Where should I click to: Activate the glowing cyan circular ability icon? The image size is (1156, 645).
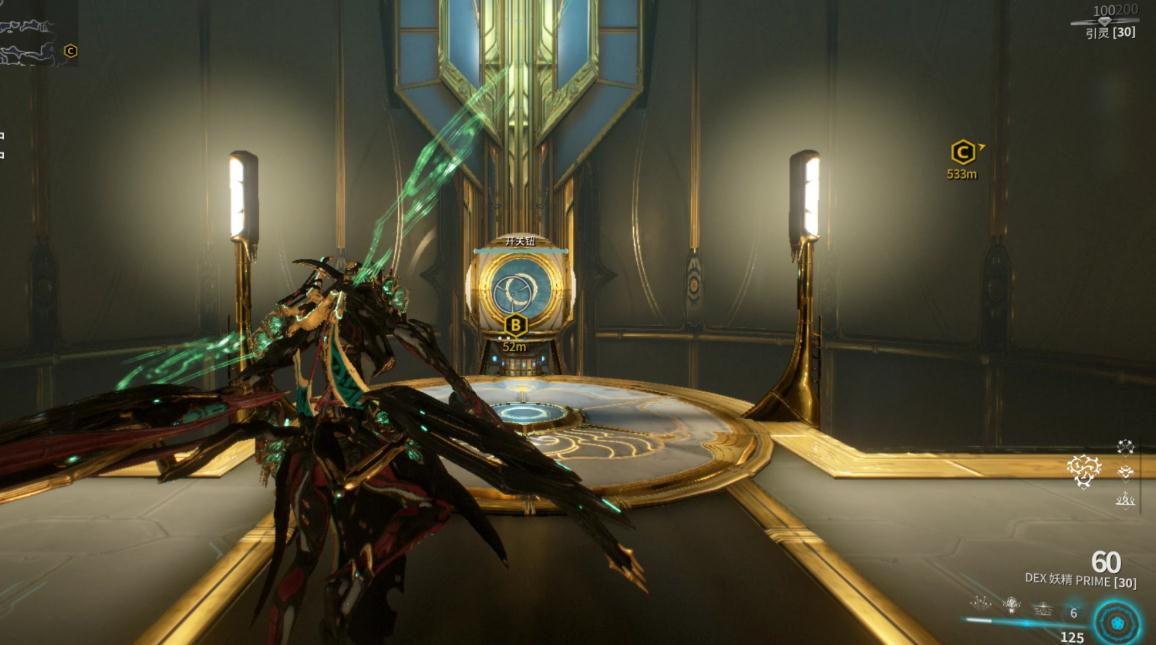tap(1117, 623)
